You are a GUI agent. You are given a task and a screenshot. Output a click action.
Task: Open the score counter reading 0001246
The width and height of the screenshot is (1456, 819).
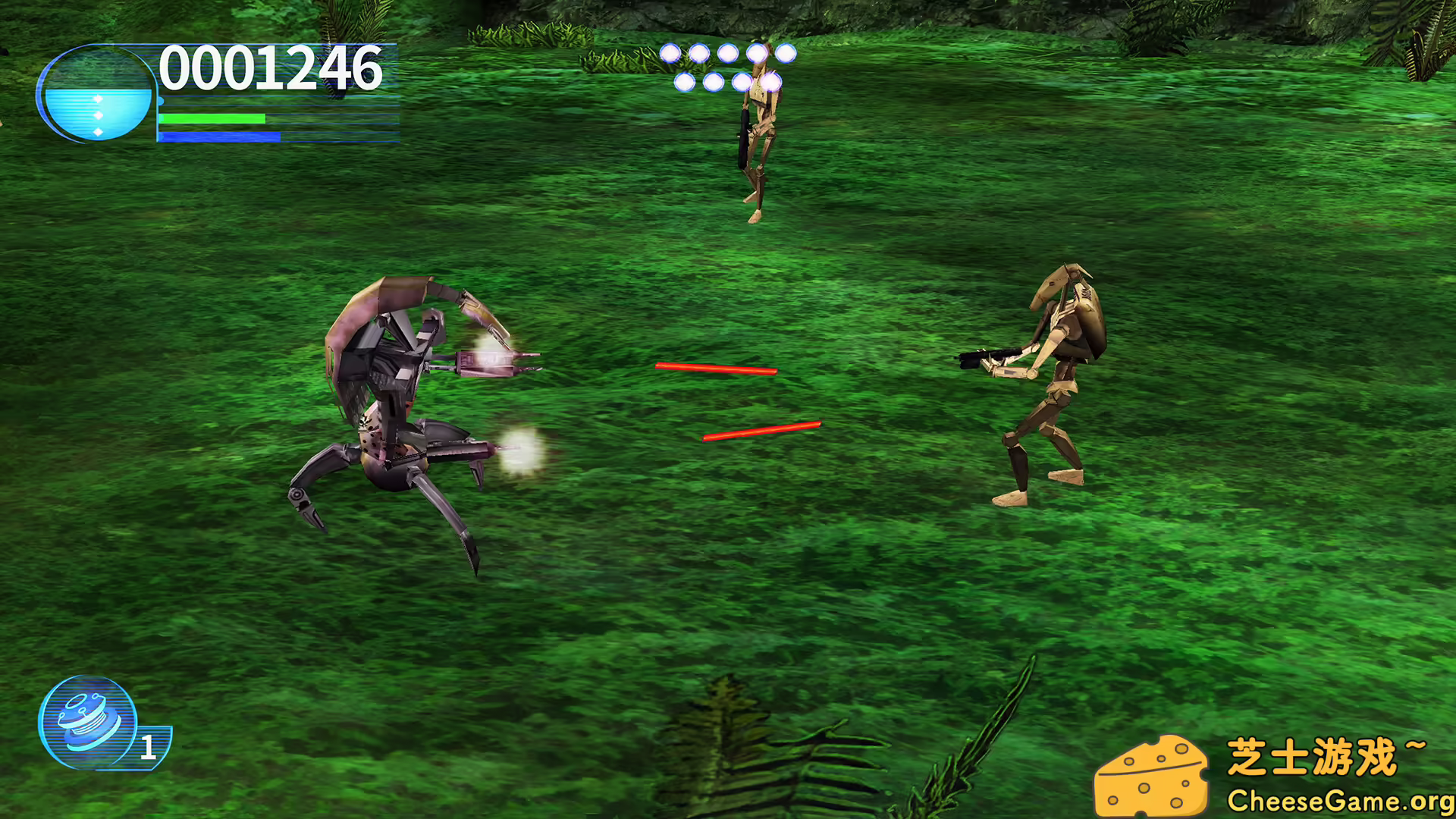point(269,68)
